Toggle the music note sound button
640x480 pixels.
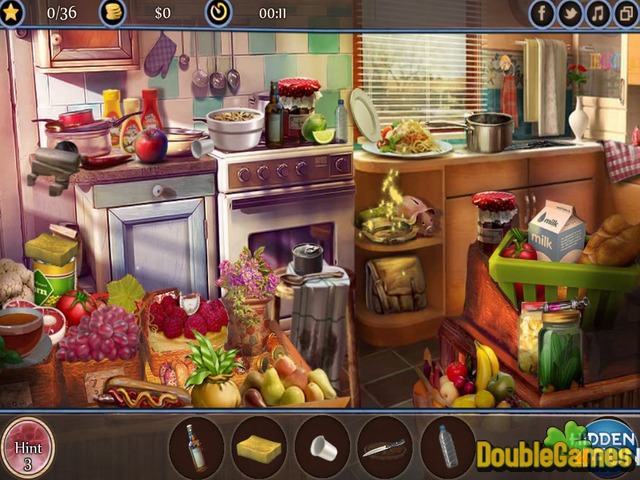pyautogui.click(x=598, y=13)
